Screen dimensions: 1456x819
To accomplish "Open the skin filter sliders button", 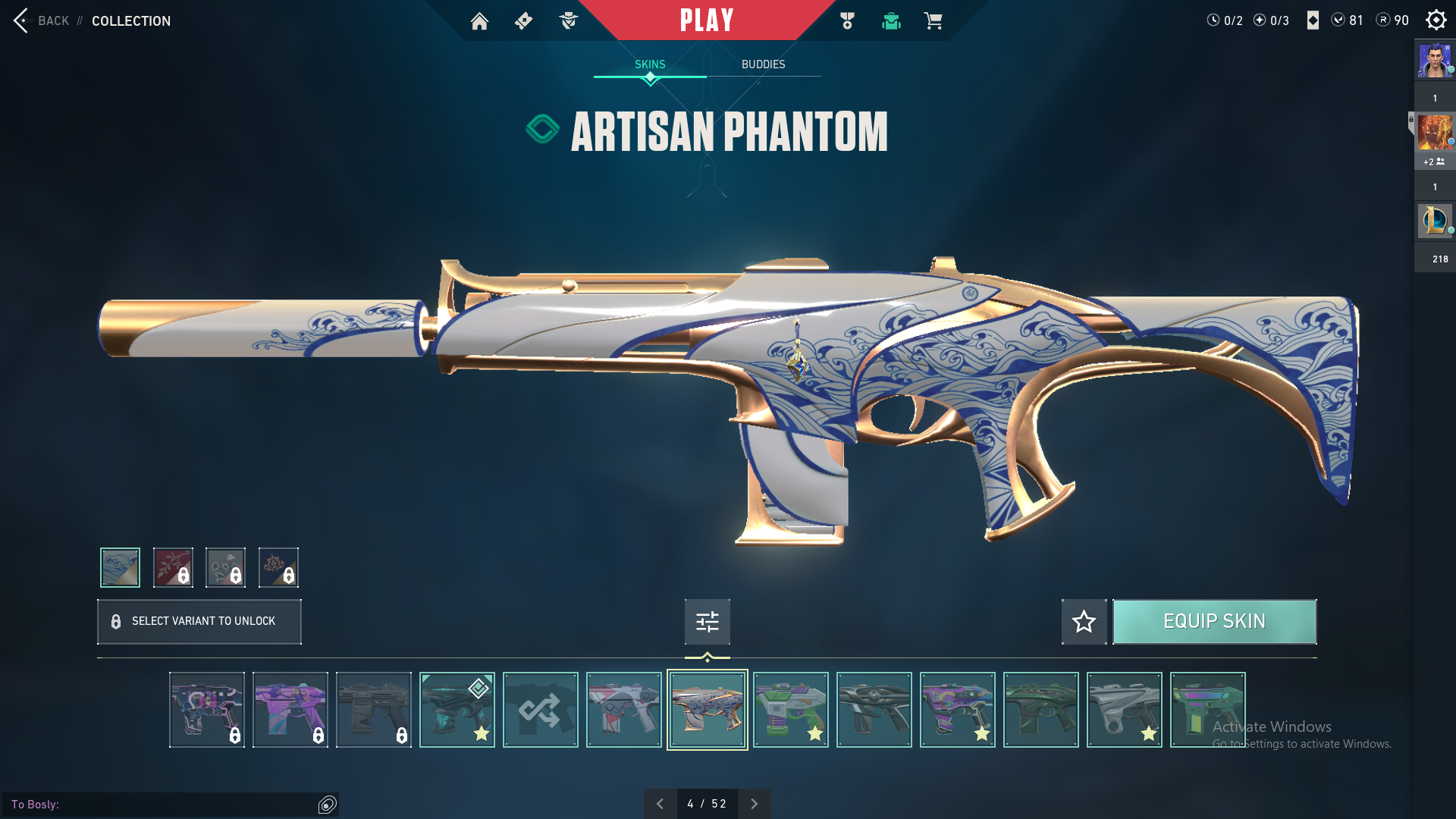I will [x=707, y=622].
